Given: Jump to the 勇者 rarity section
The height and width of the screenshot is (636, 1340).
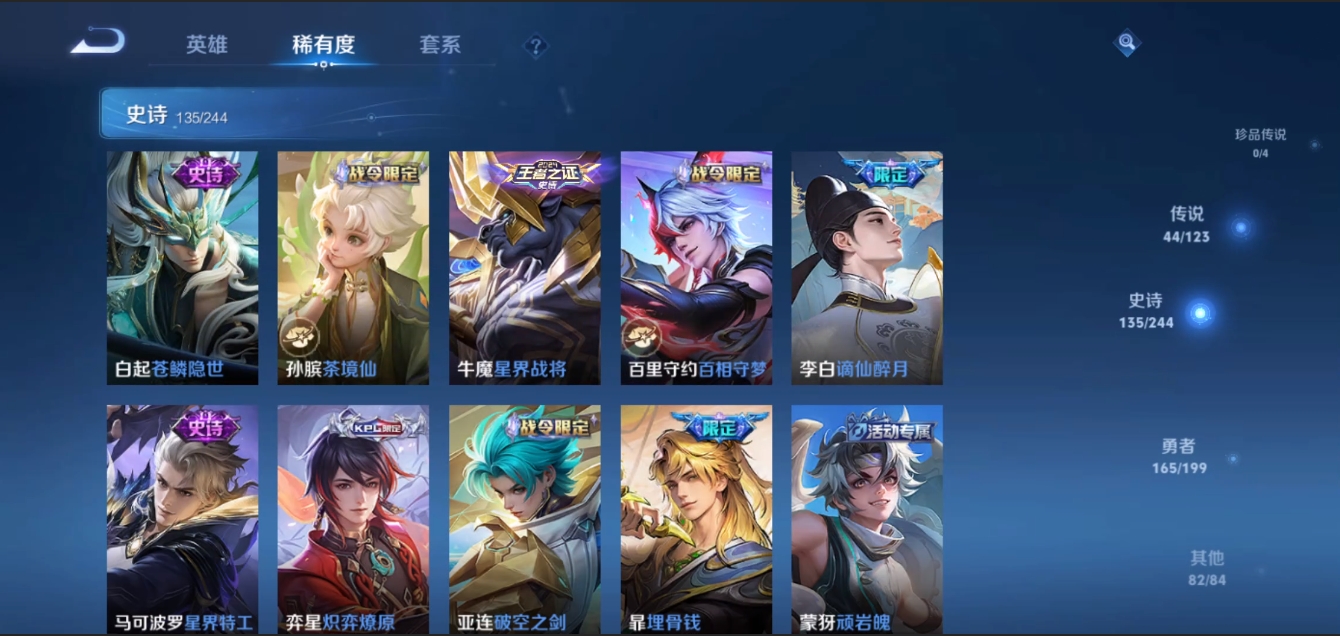Looking at the screenshot, I should tap(1178, 456).
